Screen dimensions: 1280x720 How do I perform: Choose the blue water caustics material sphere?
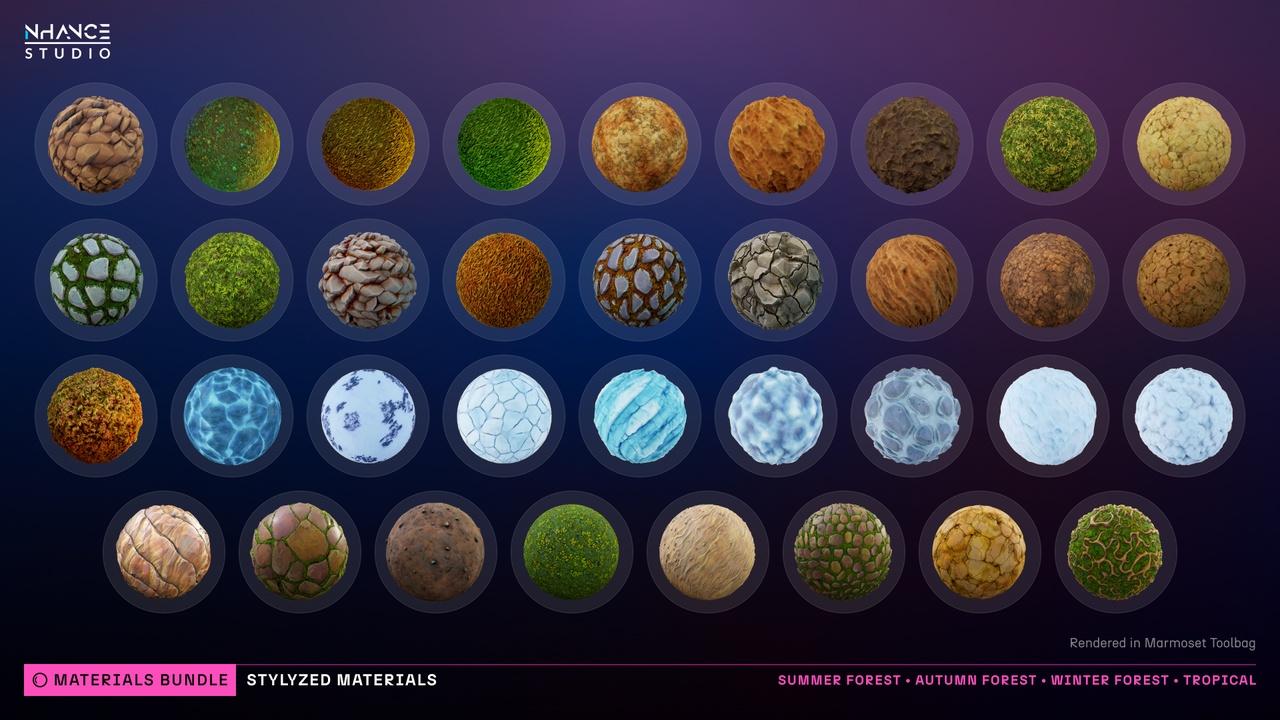coord(232,416)
